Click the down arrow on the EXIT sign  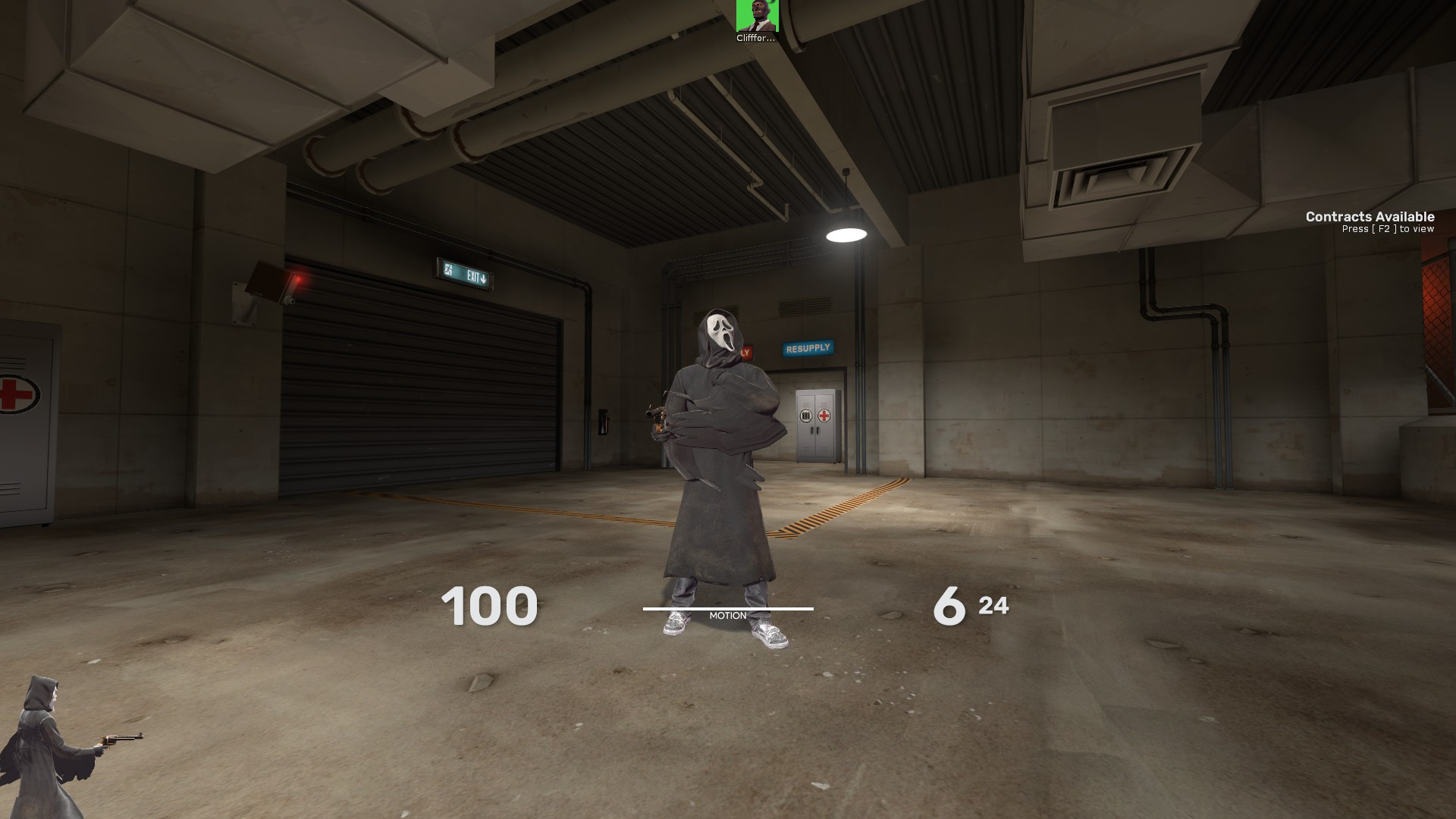coord(484,279)
